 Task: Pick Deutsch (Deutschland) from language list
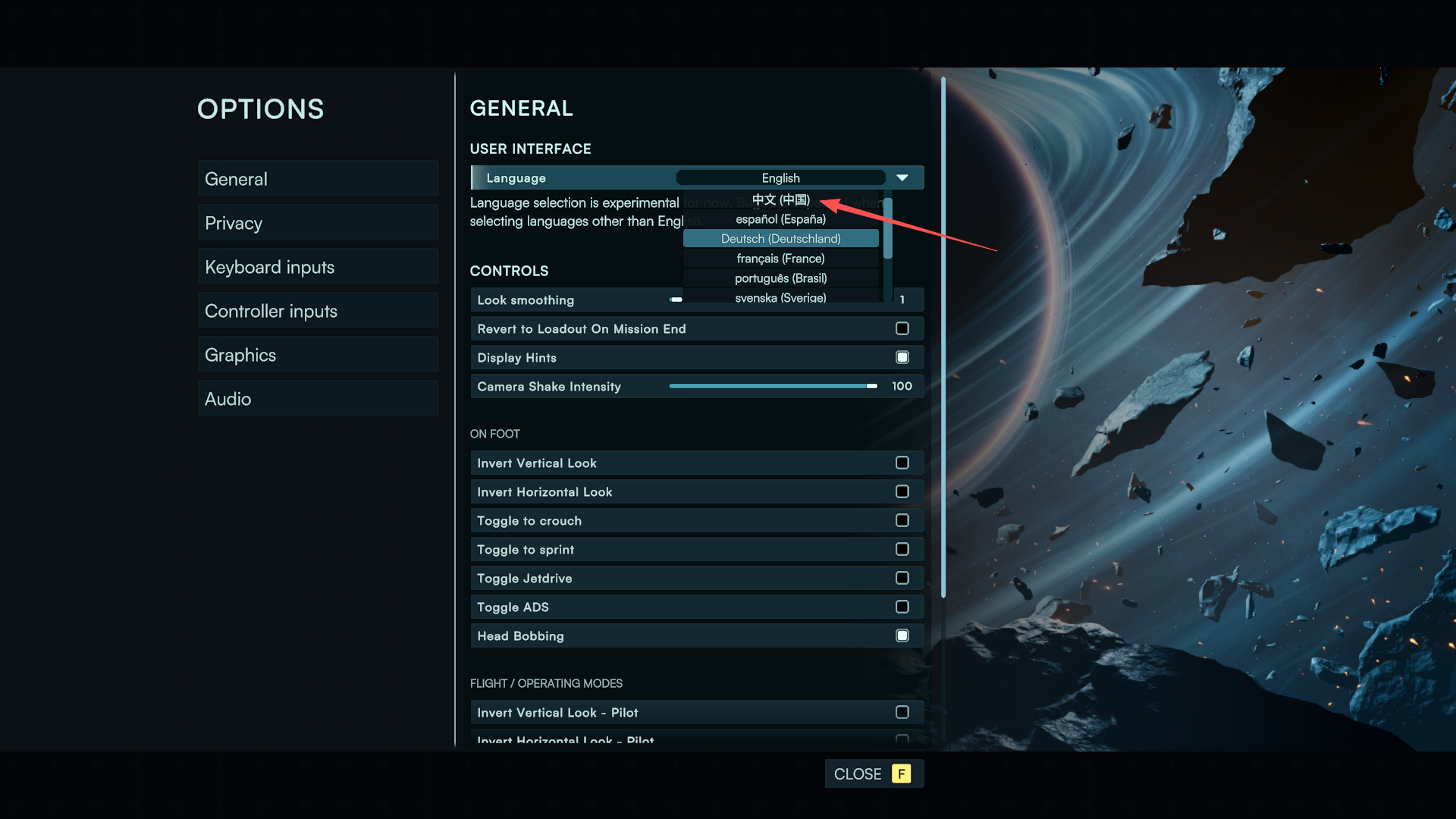tap(780, 239)
